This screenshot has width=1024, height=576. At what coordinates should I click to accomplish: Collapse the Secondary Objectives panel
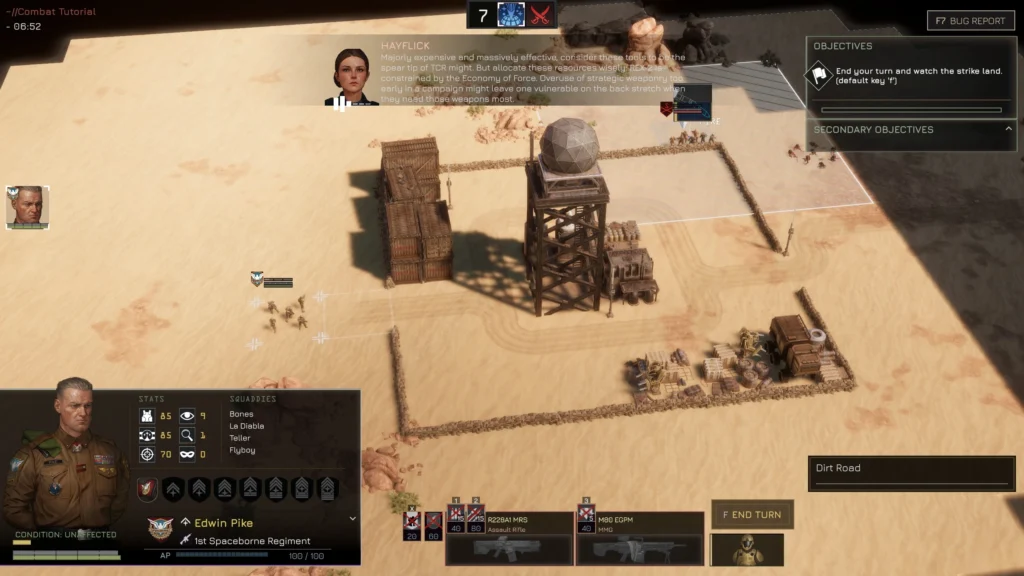1008,129
